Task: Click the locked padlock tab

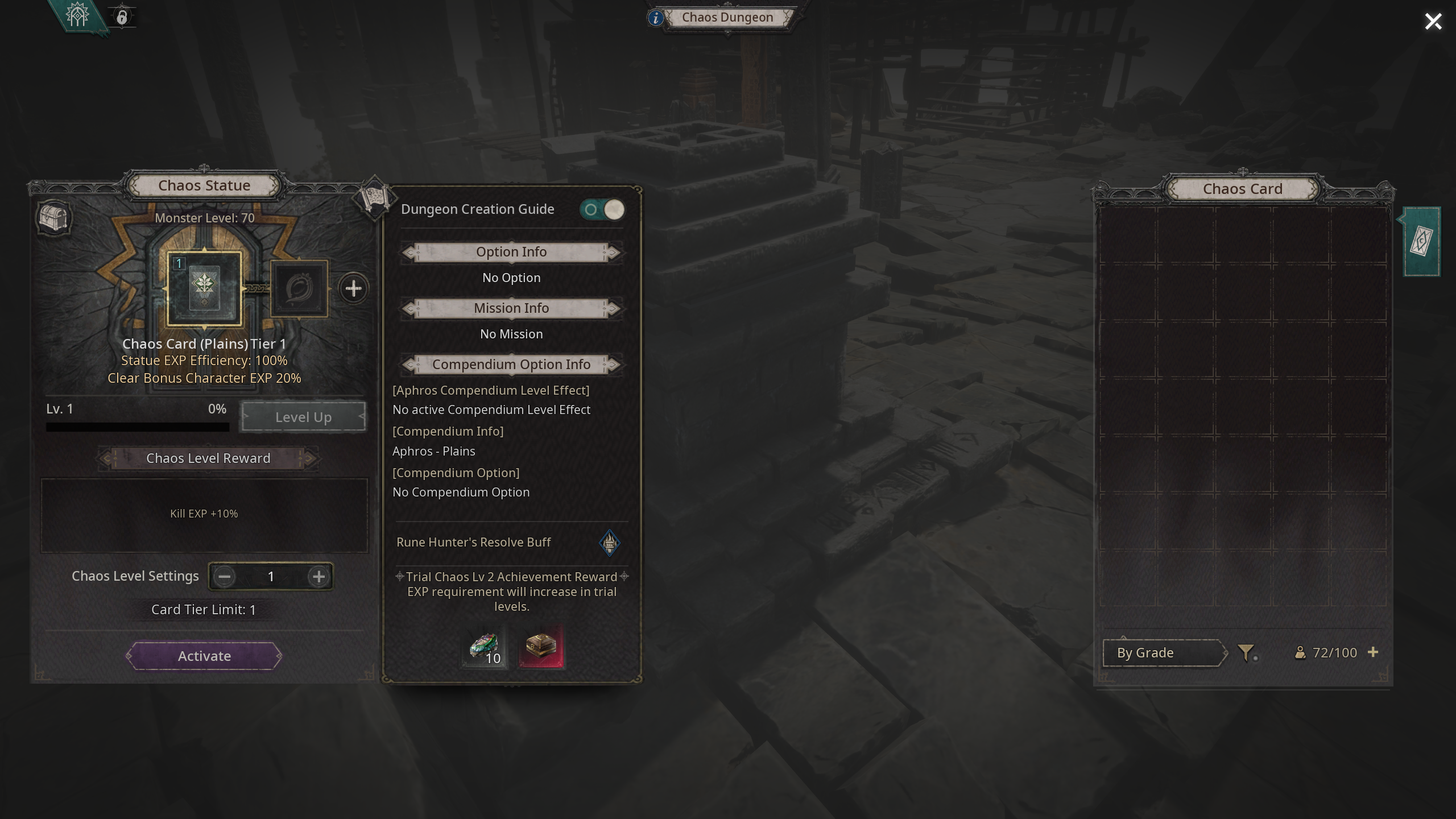Action: click(x=122, y=17)
